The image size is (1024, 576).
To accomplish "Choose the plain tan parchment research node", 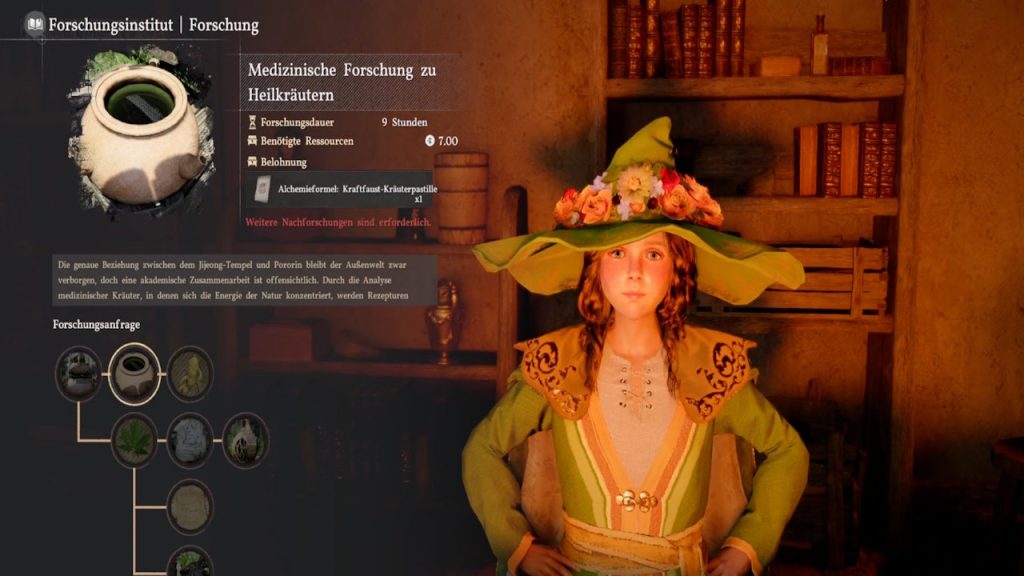I will tap(190, 507).
